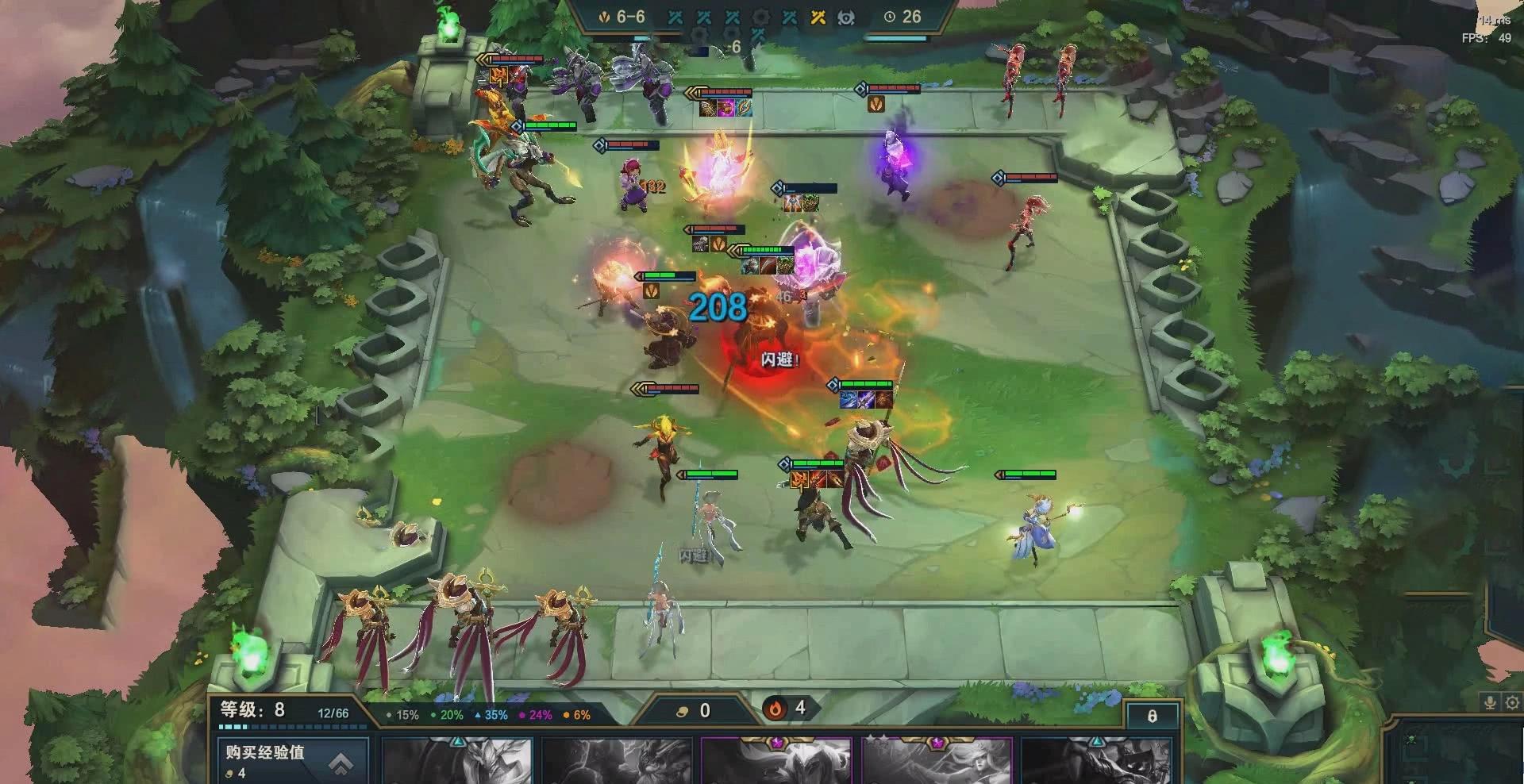Click the grey monster round icon in stage tracker
This screenshot has height=784, width=1524.
tap(846, 17)
